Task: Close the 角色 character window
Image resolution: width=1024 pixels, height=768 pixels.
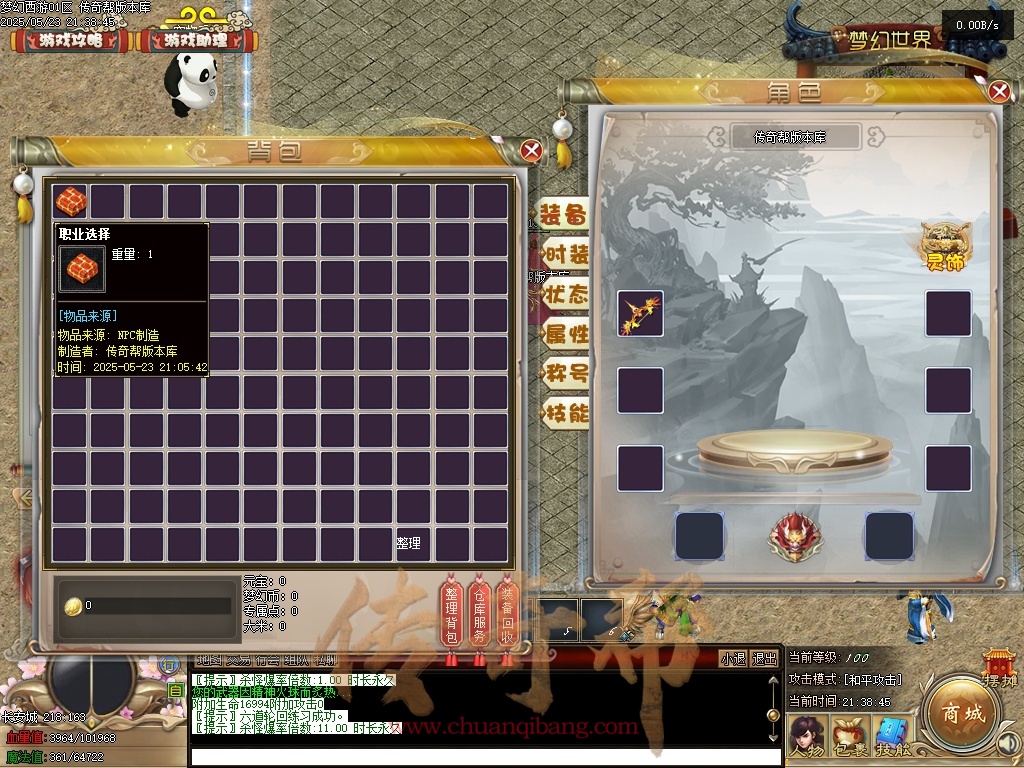Action: (998, 92)
